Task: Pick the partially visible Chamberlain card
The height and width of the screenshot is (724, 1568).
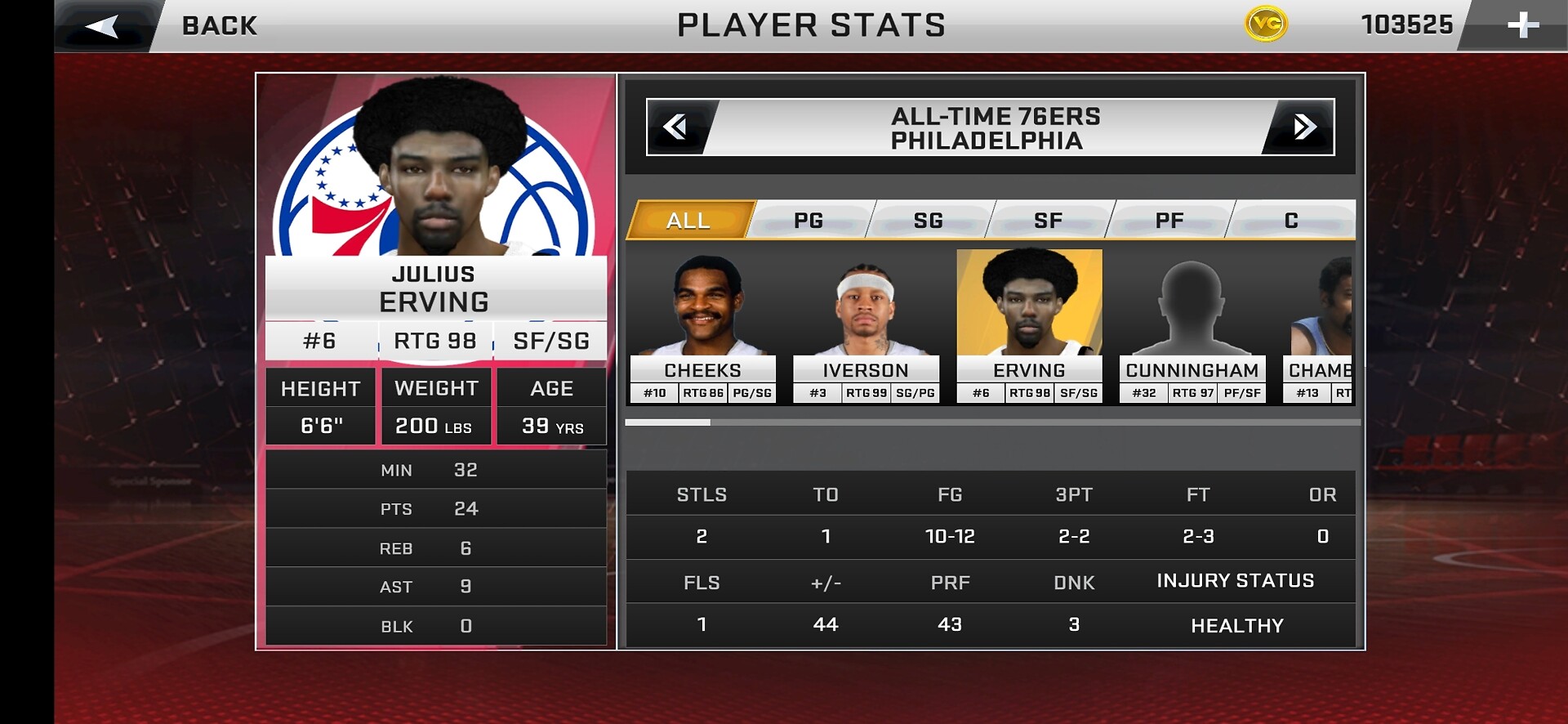Action: [1320, 327]
